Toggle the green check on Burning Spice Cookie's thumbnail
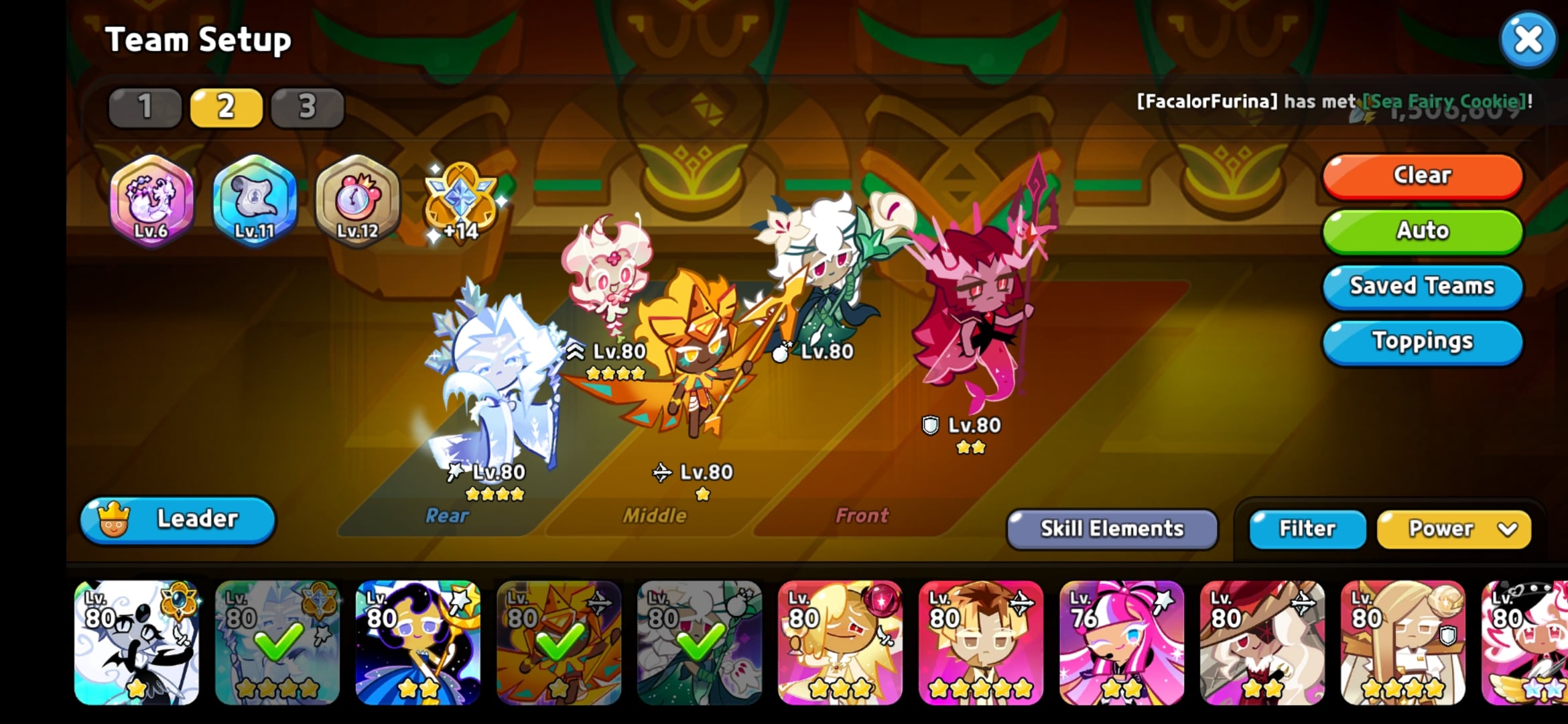1568x724 pixels. point(560,642)
